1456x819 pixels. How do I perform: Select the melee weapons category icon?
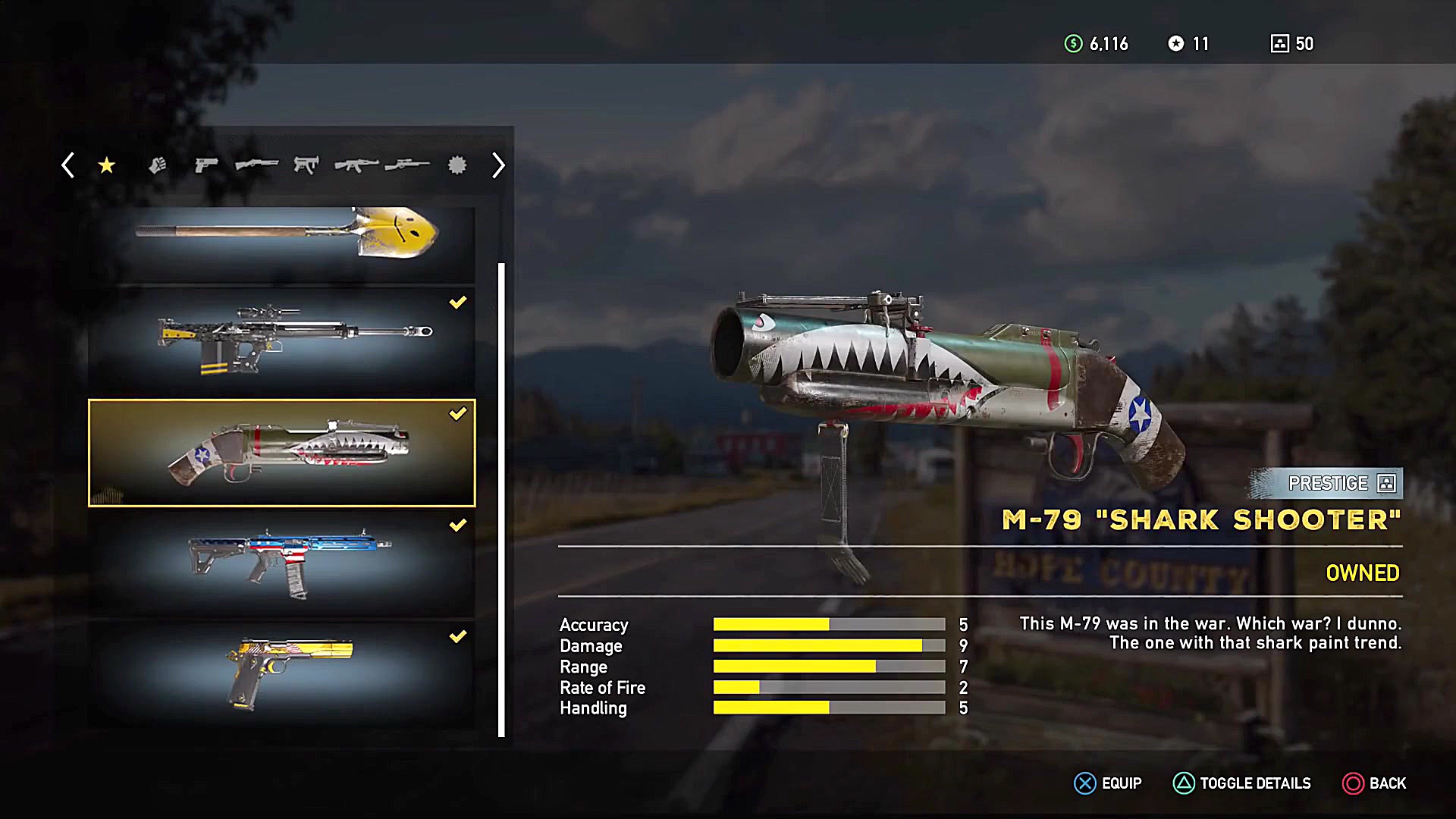pos(158,165)
